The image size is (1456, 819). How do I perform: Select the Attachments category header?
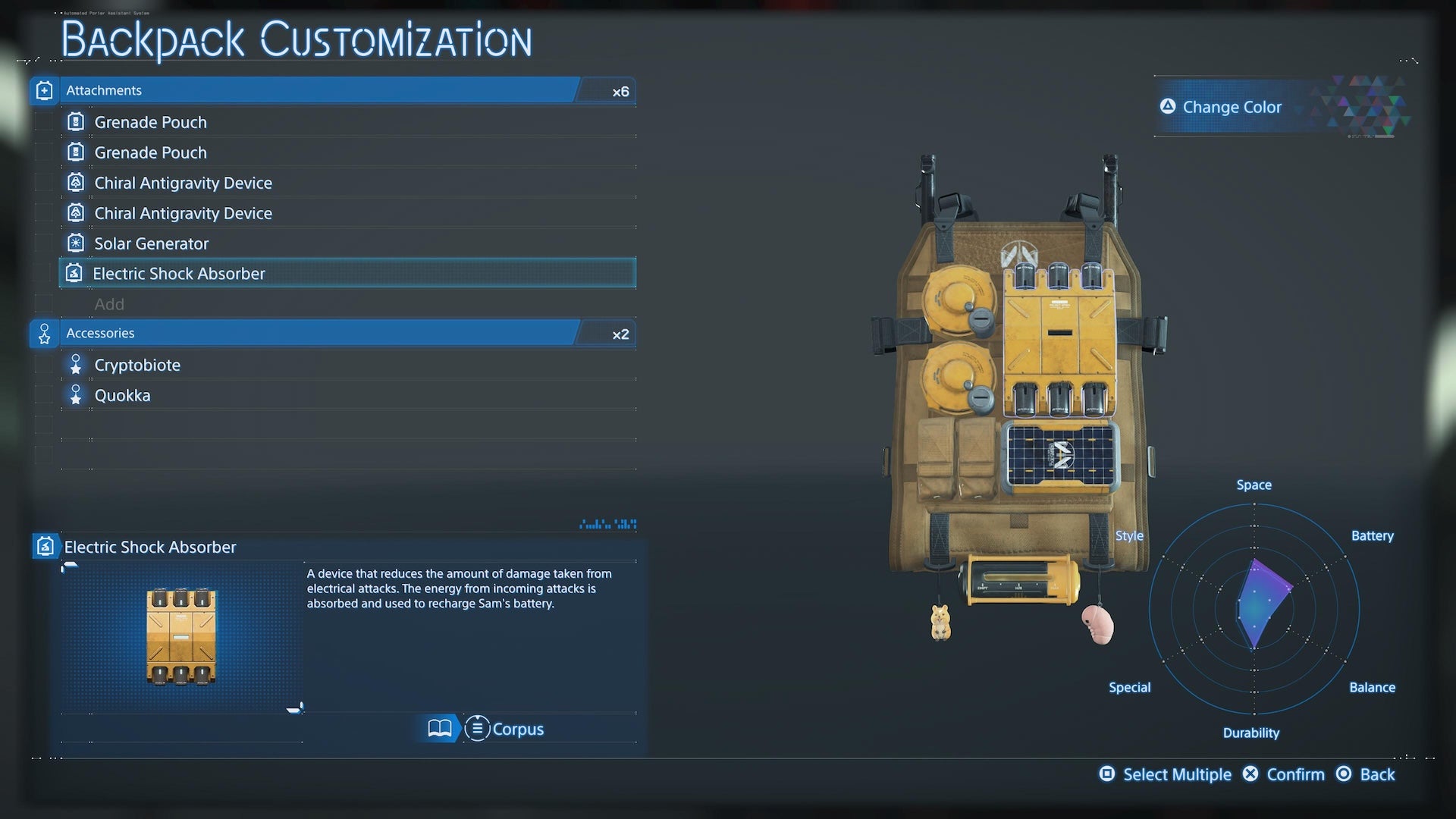[303, 90]
